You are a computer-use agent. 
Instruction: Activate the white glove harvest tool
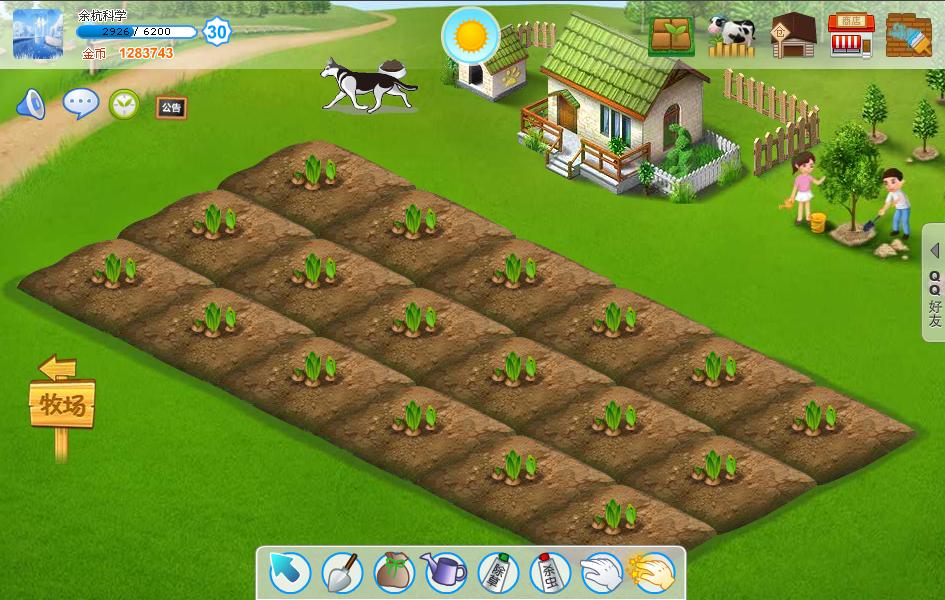(x=602, y=572)
